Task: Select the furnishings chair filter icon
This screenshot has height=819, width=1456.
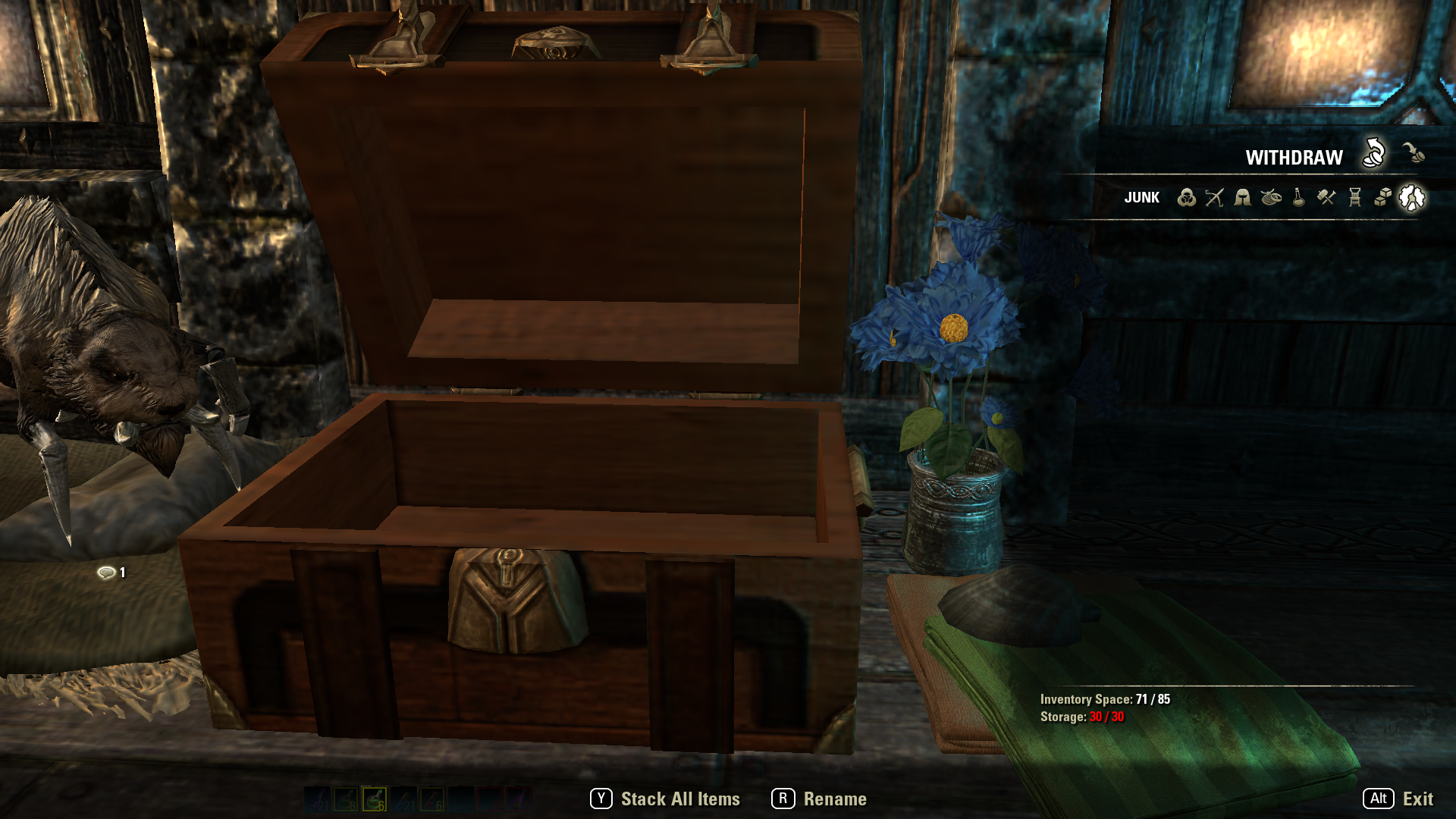Action: point(1354,197)
